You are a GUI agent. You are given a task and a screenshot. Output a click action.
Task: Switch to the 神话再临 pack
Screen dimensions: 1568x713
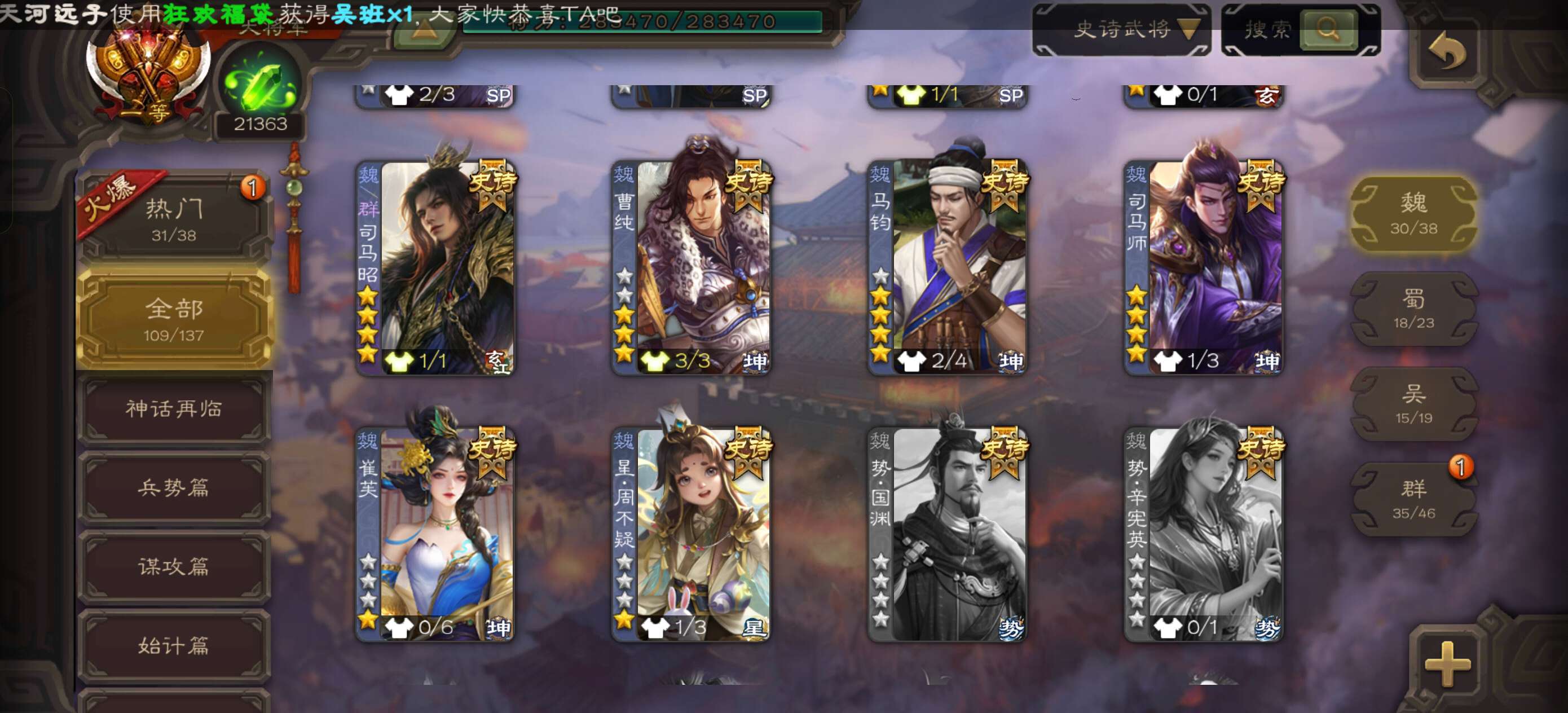click(x=174, y=408)
